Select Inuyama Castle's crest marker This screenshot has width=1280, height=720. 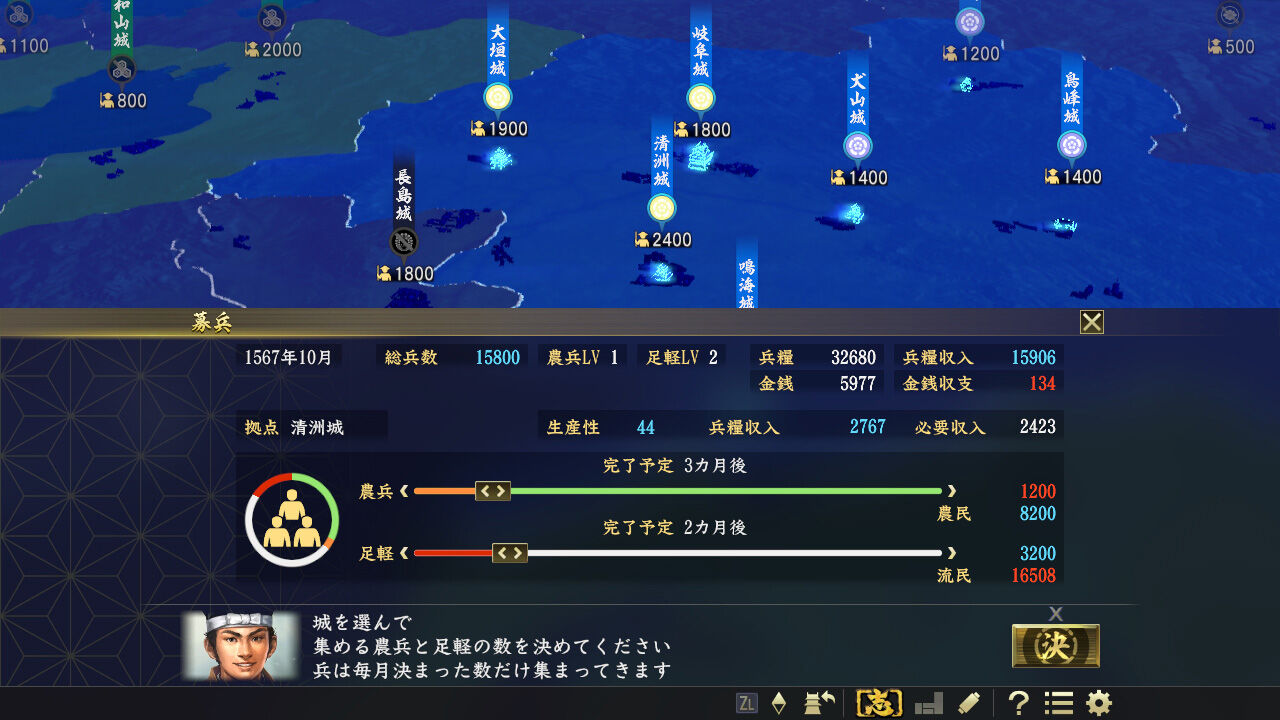coord(860,146)
